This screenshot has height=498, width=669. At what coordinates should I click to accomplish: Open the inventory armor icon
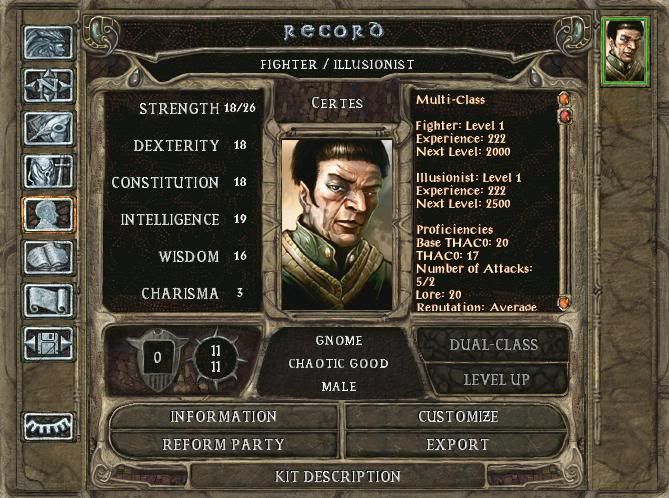pyautogui.click(x=48, y=172)
